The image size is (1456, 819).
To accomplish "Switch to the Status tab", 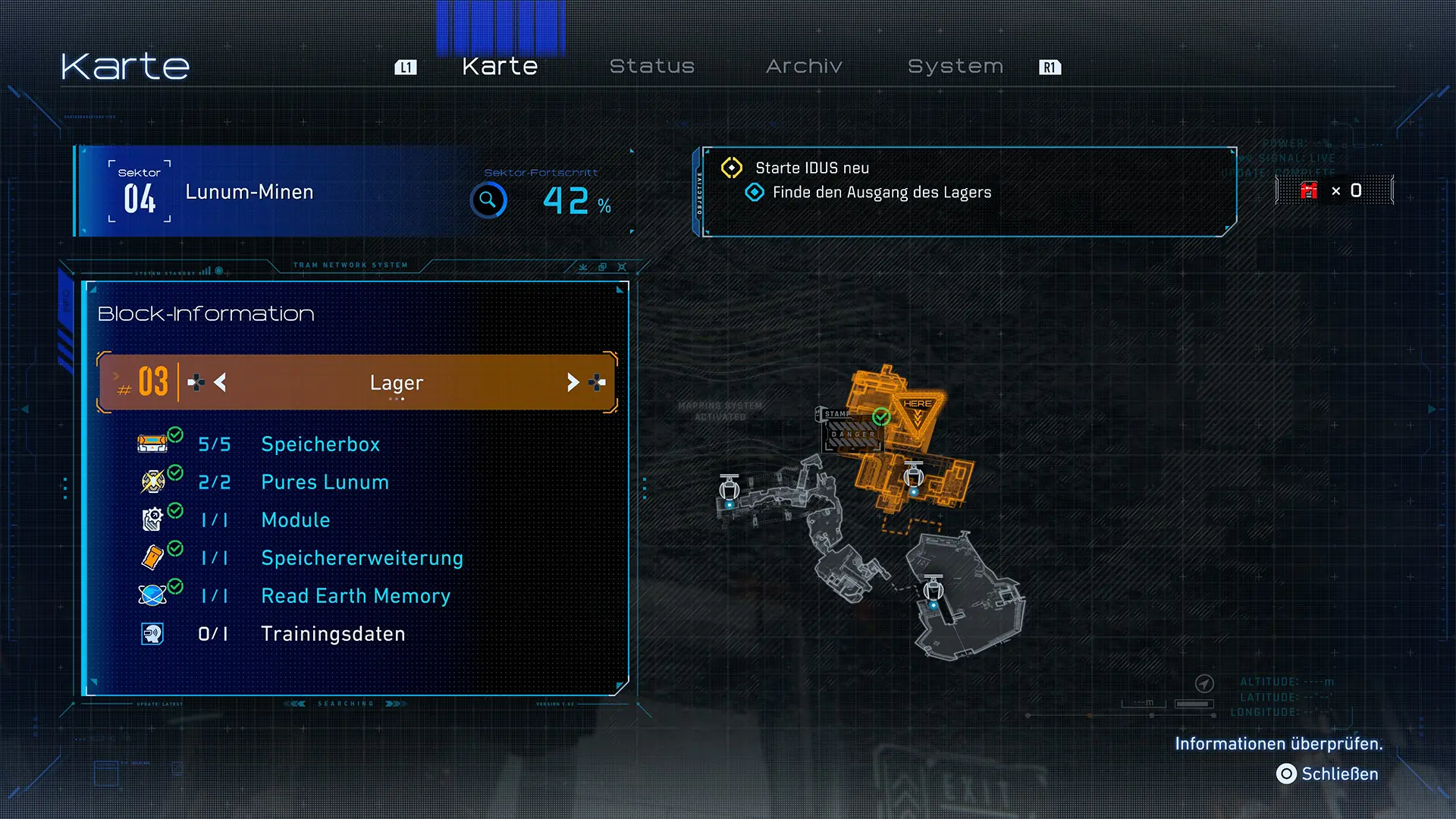I will coord(652,67).
